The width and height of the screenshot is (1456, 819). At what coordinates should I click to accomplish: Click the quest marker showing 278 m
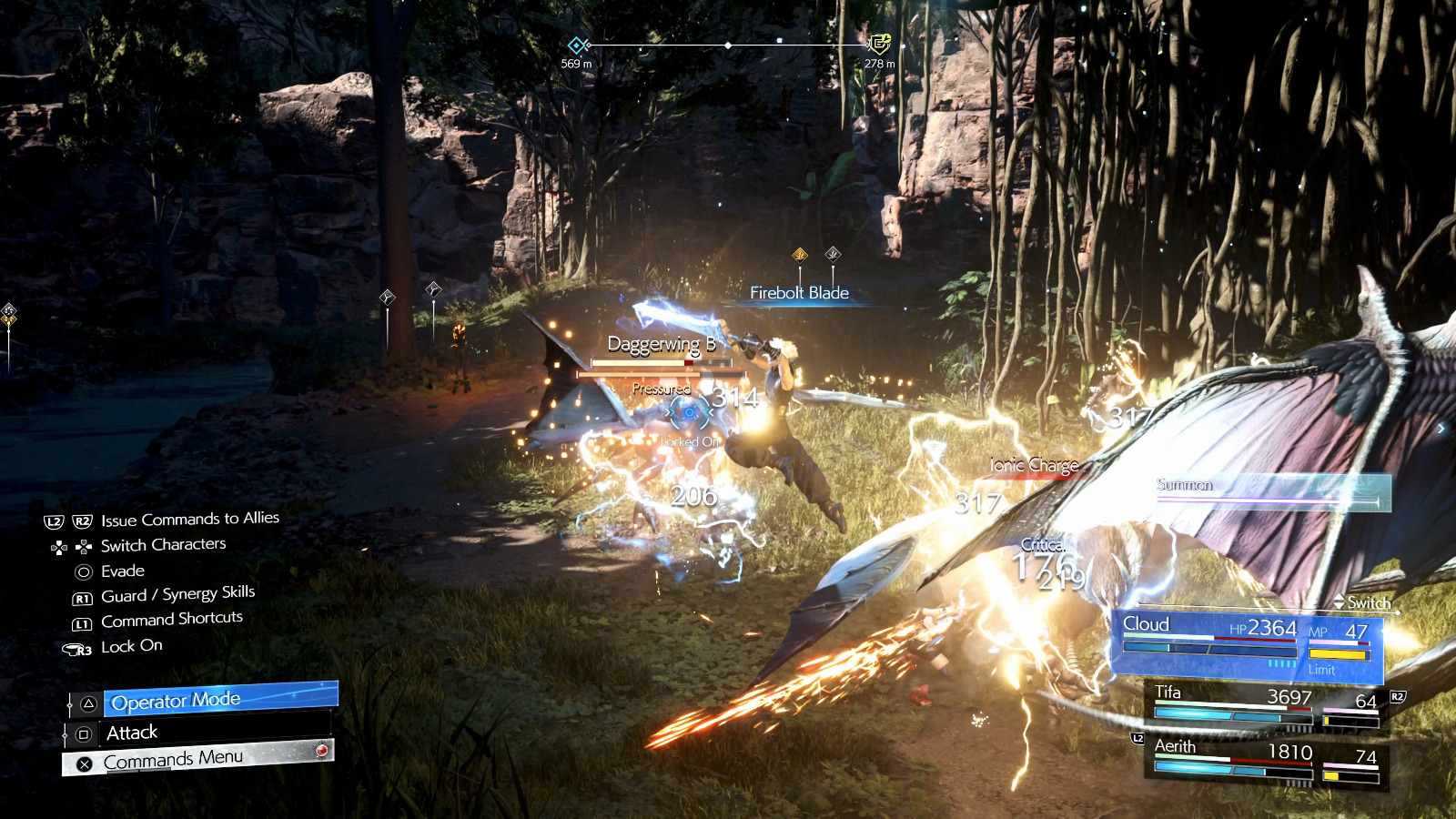pyautogui.click(x=879, y=44)
